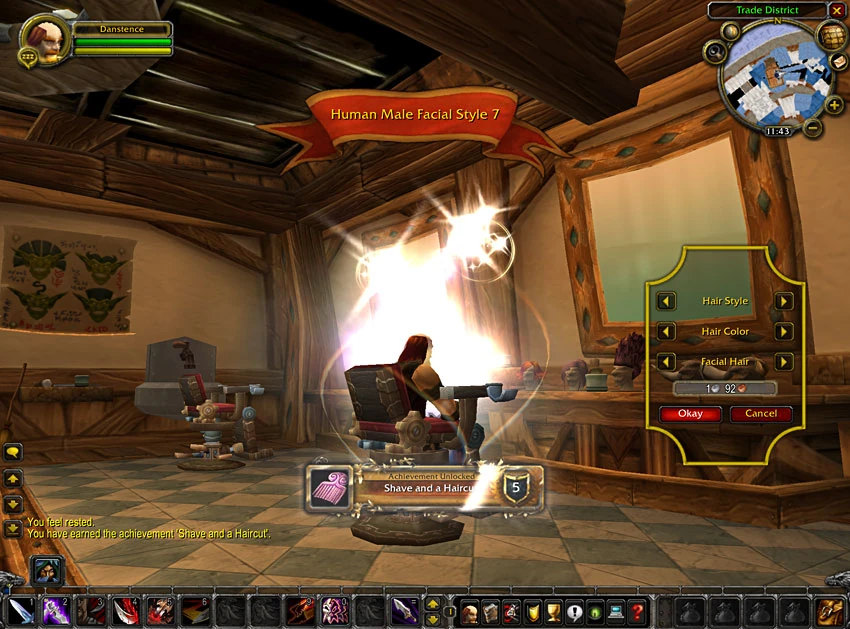Confirm the new look with Okay
The width and height of the screenshot is (850, 629).
click(x=690, y=414)
